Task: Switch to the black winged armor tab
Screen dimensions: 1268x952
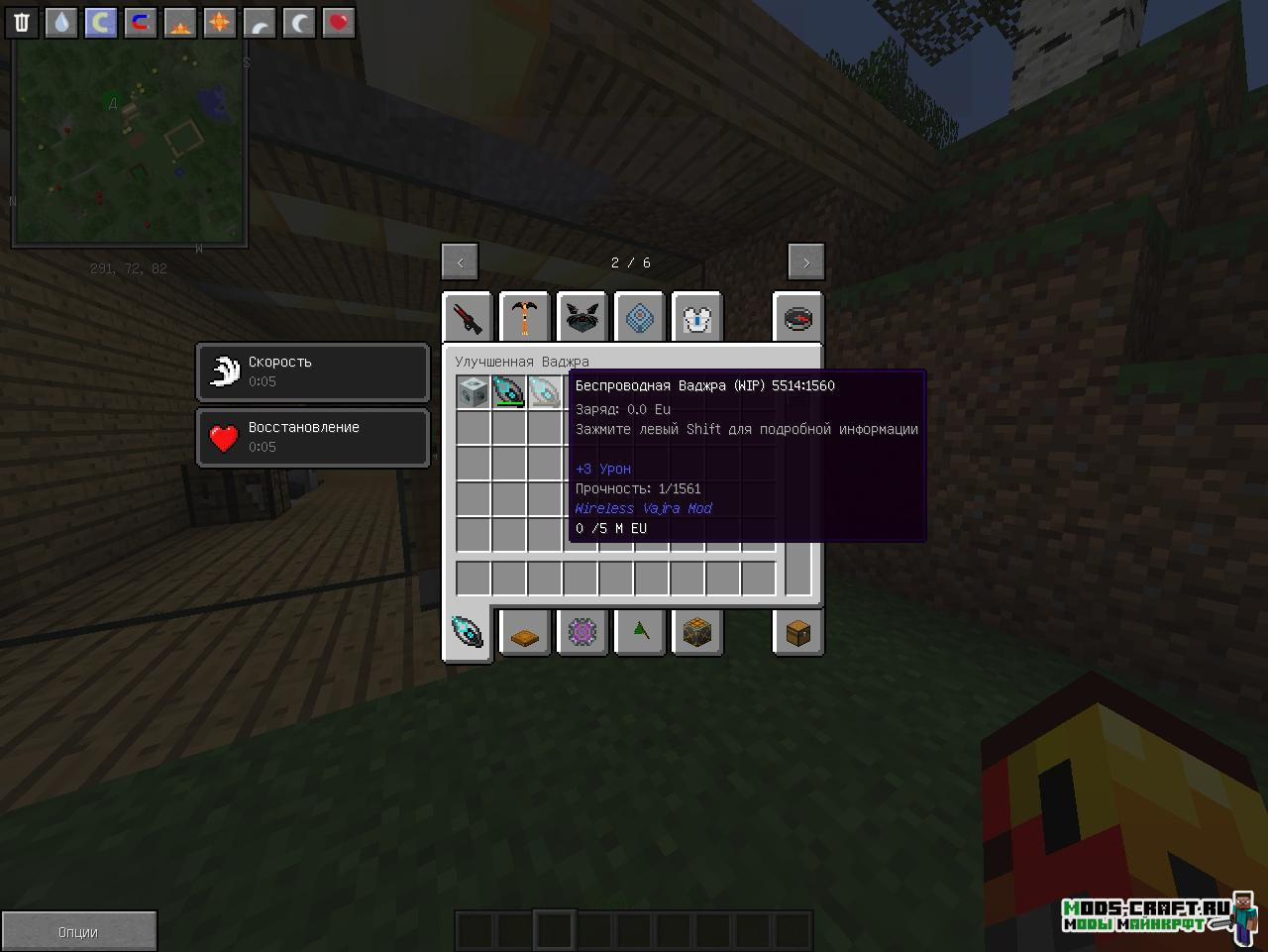Action: point(582,318)
